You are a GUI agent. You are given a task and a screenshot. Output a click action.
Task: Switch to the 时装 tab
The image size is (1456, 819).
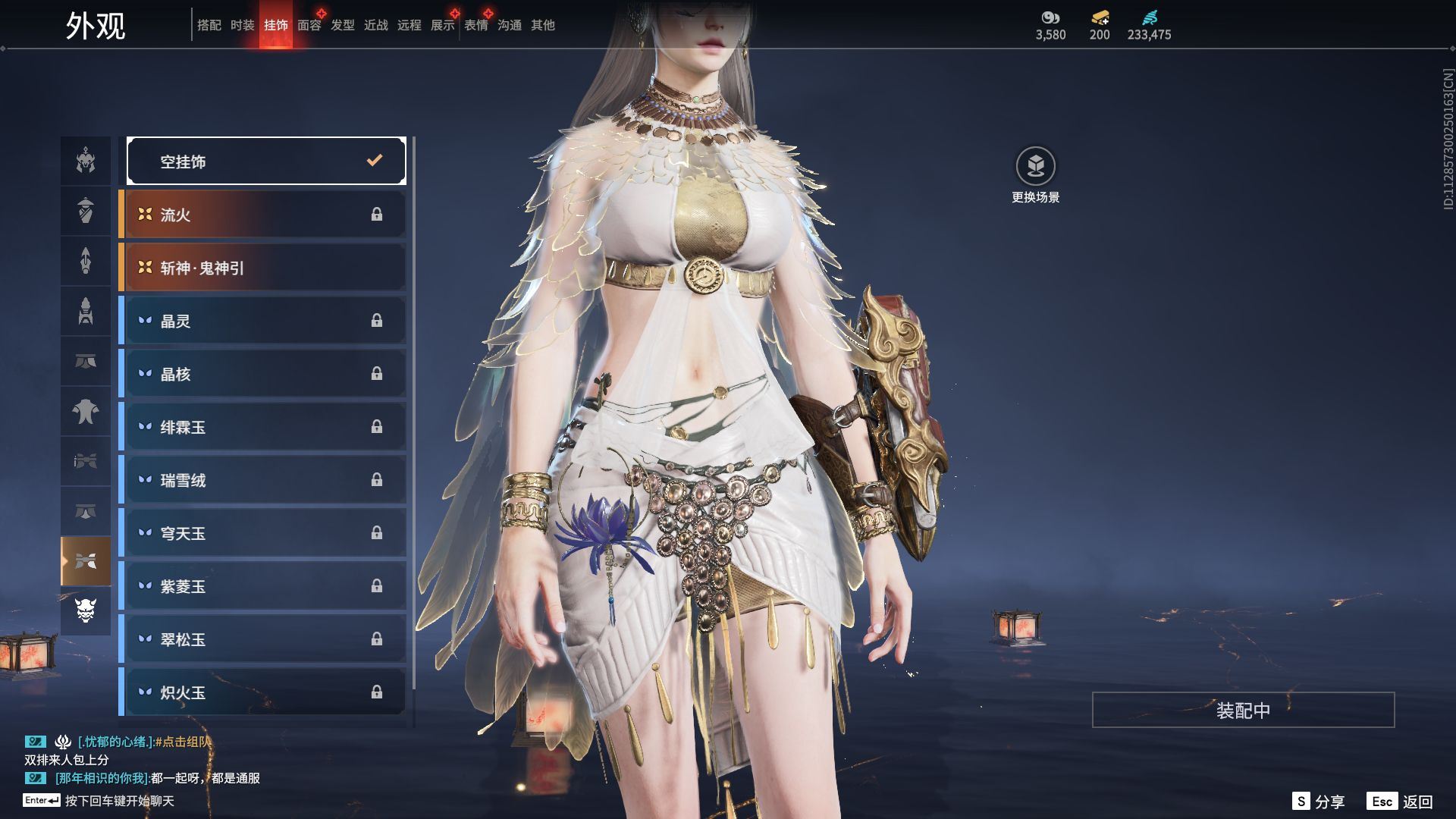(x=243, y=25)
